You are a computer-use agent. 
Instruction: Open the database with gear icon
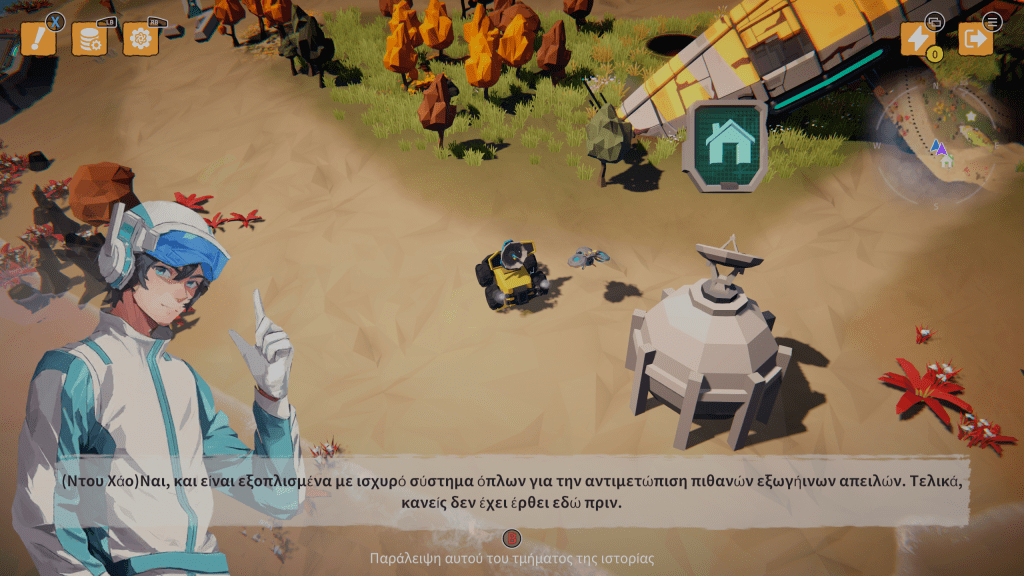(90, 40)
